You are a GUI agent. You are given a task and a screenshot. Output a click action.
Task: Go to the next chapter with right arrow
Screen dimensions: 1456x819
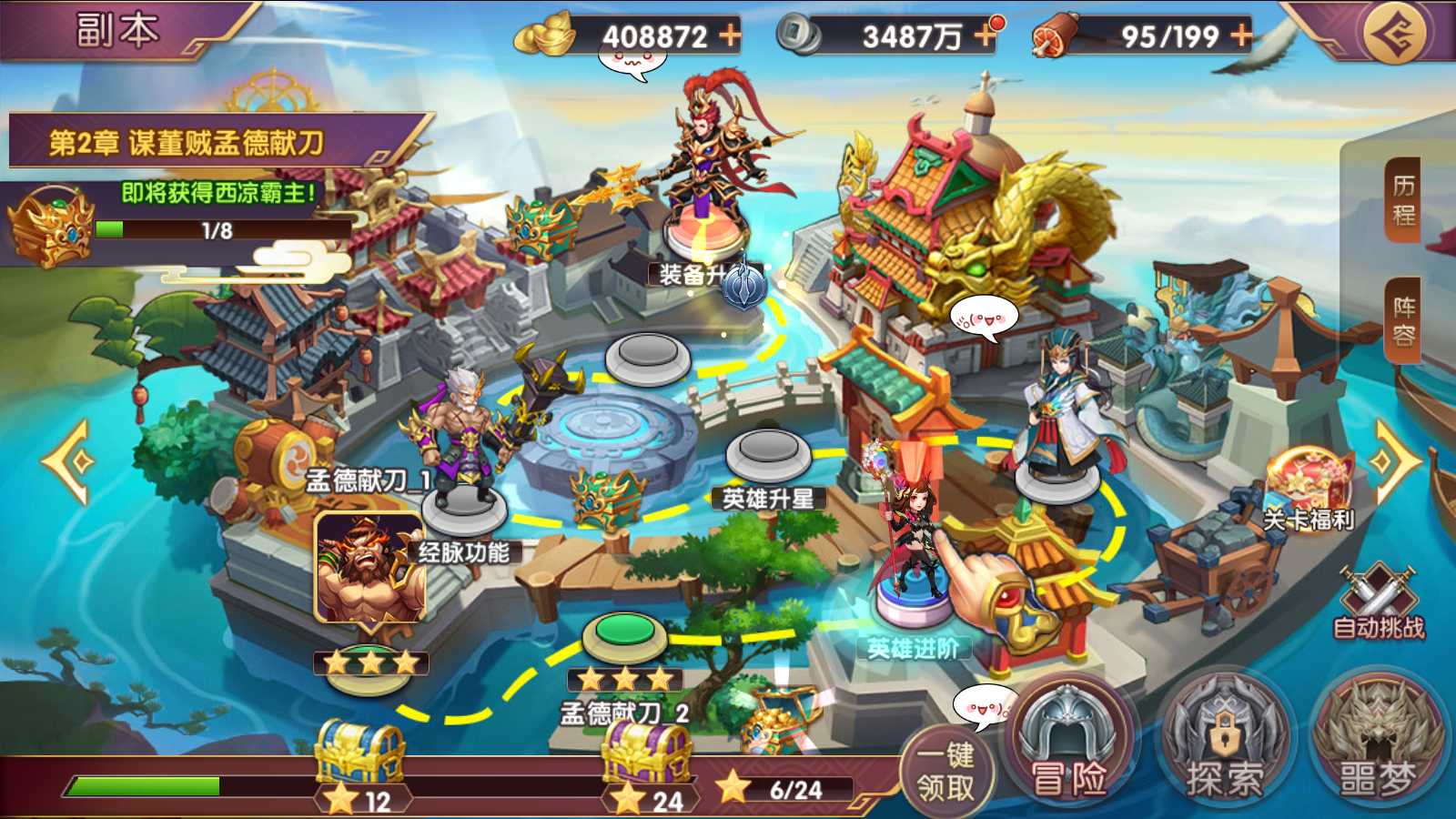point(1392,461)
